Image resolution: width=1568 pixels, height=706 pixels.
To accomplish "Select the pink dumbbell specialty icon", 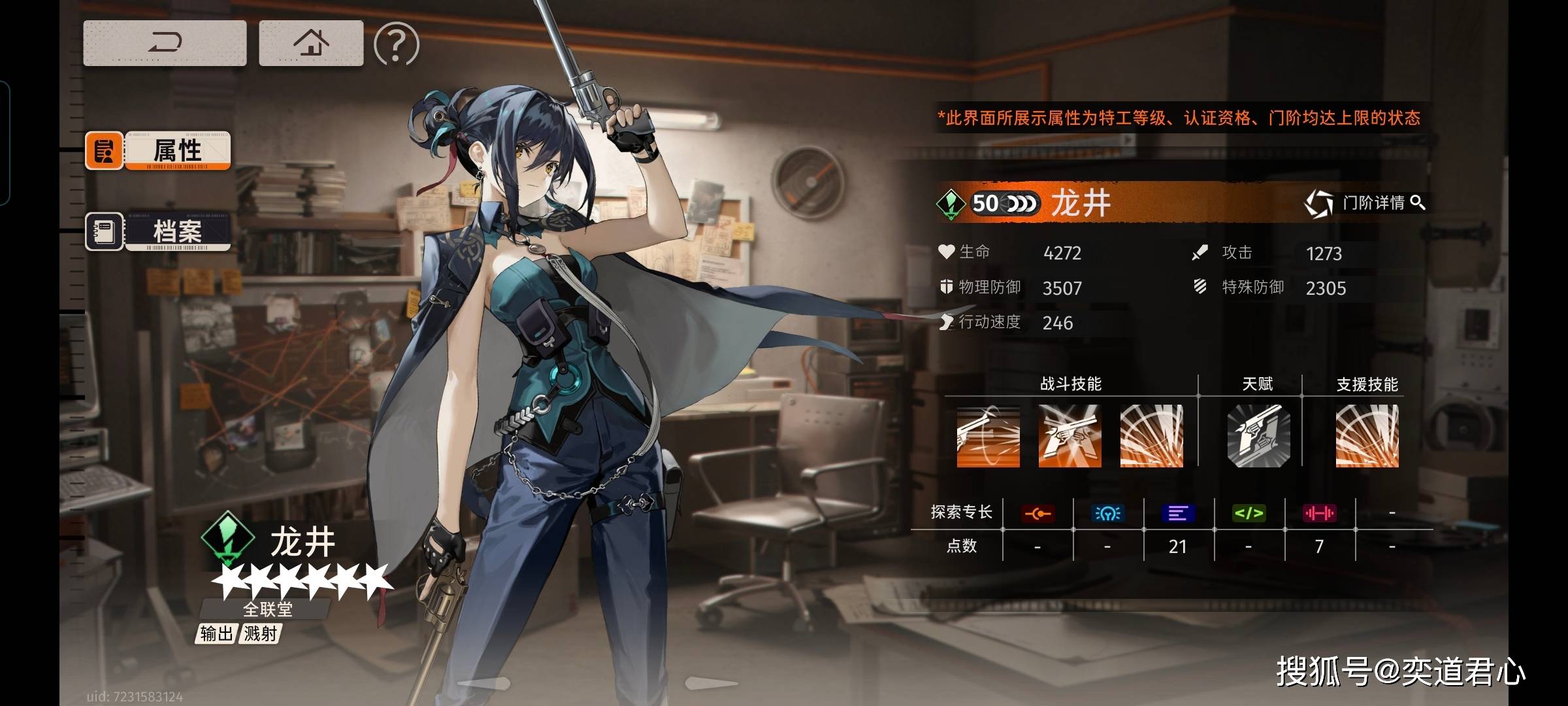I will pos(1319,514).
